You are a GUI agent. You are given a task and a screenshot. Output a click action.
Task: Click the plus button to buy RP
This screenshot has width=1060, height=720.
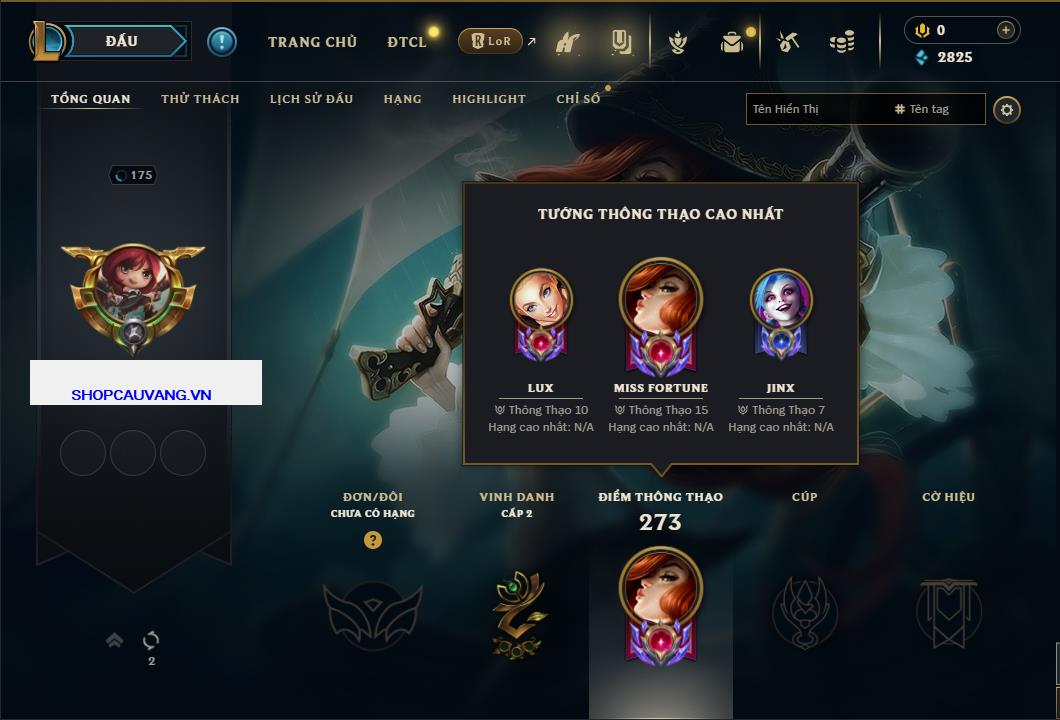1005,30
